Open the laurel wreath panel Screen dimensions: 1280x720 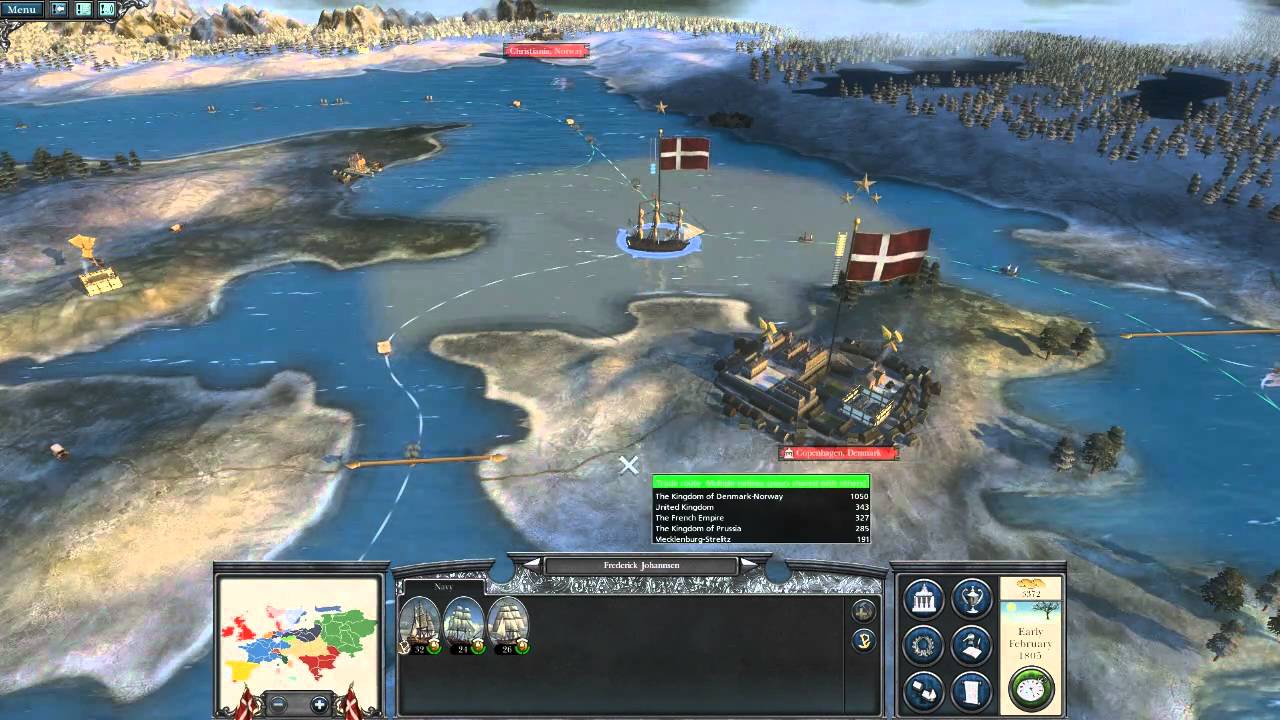(x=923, y=645)
